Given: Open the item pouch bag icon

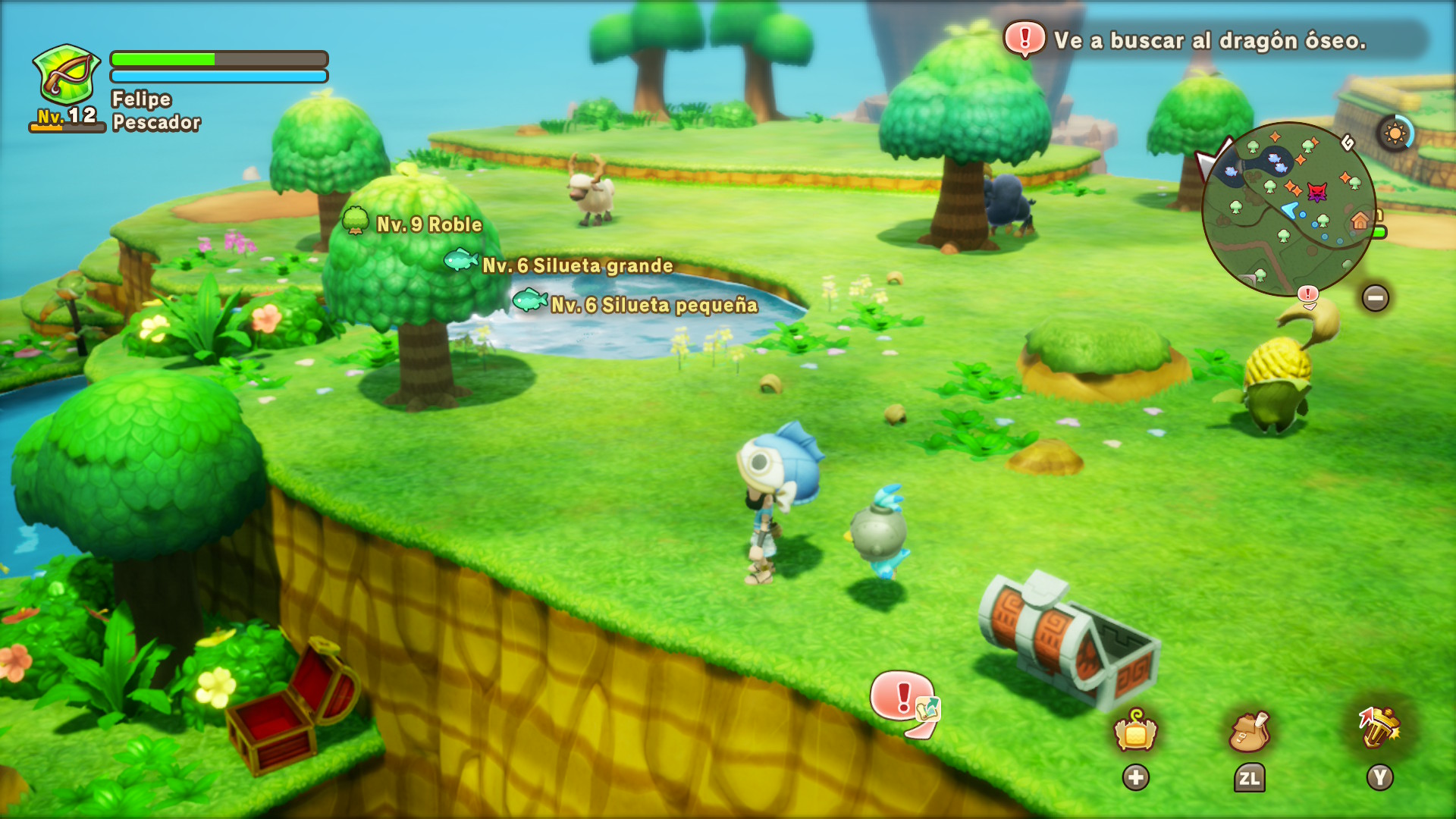Looking at the screenshot, I should click(1249, 732).
